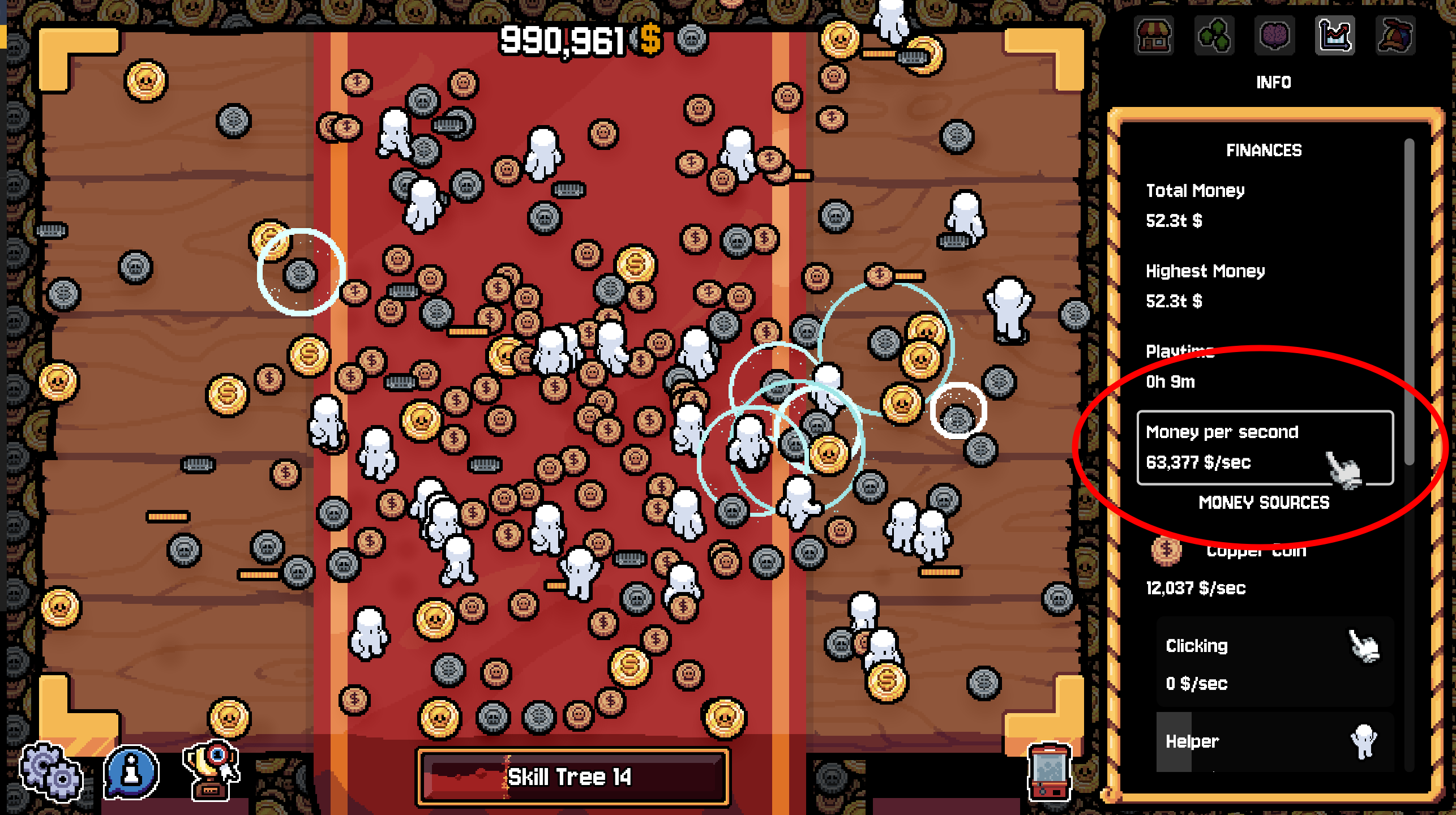Open the Shop panel
The image size is (1456, 815).
point(1155,36)
